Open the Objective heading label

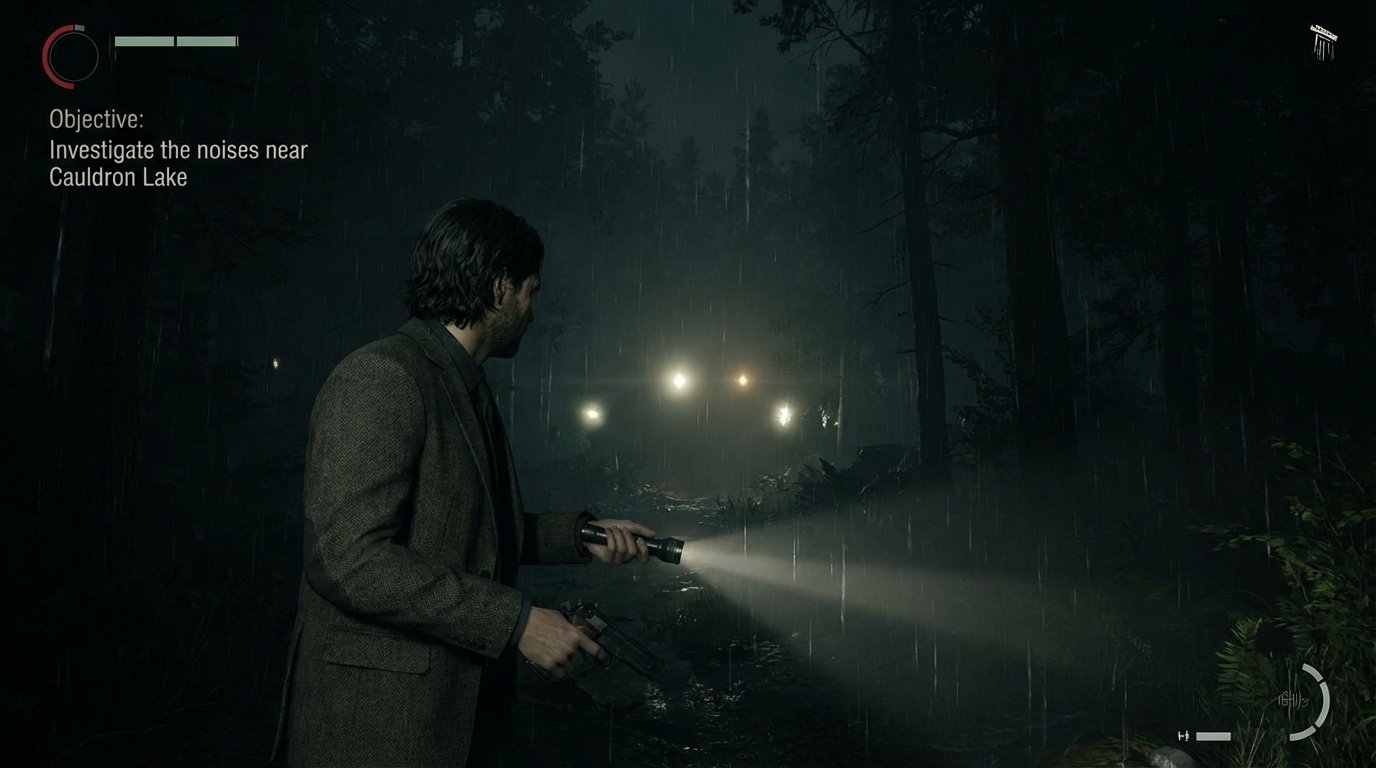(95, 118)
